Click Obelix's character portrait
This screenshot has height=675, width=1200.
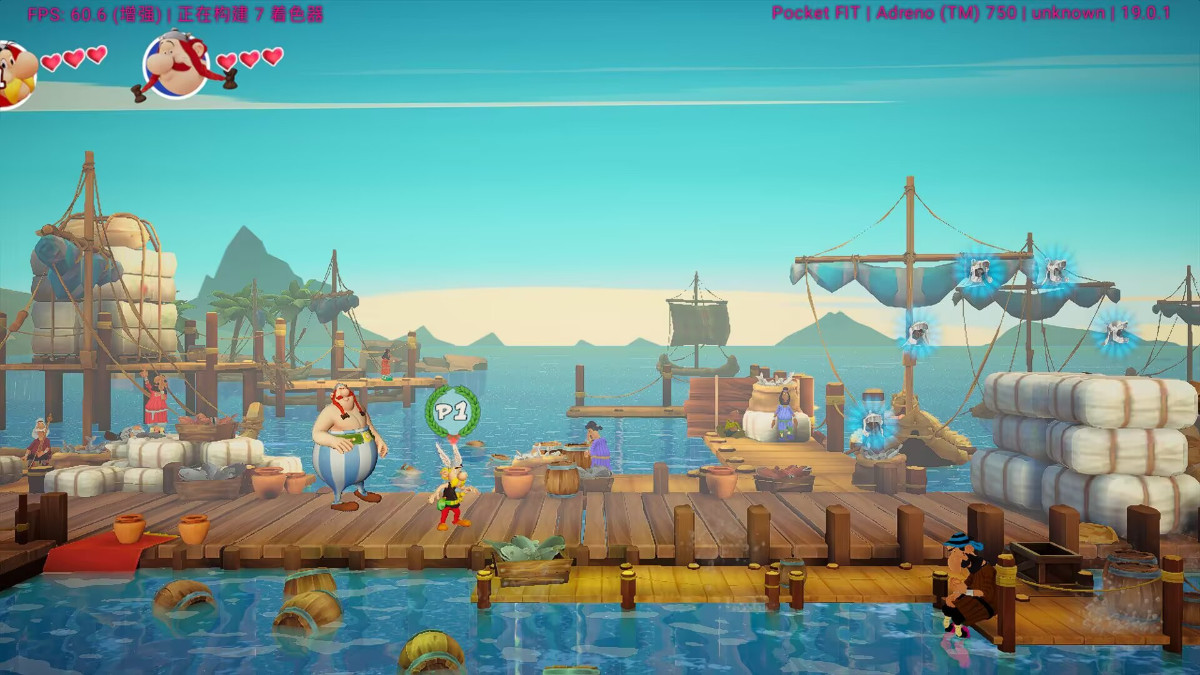(176, 65)
